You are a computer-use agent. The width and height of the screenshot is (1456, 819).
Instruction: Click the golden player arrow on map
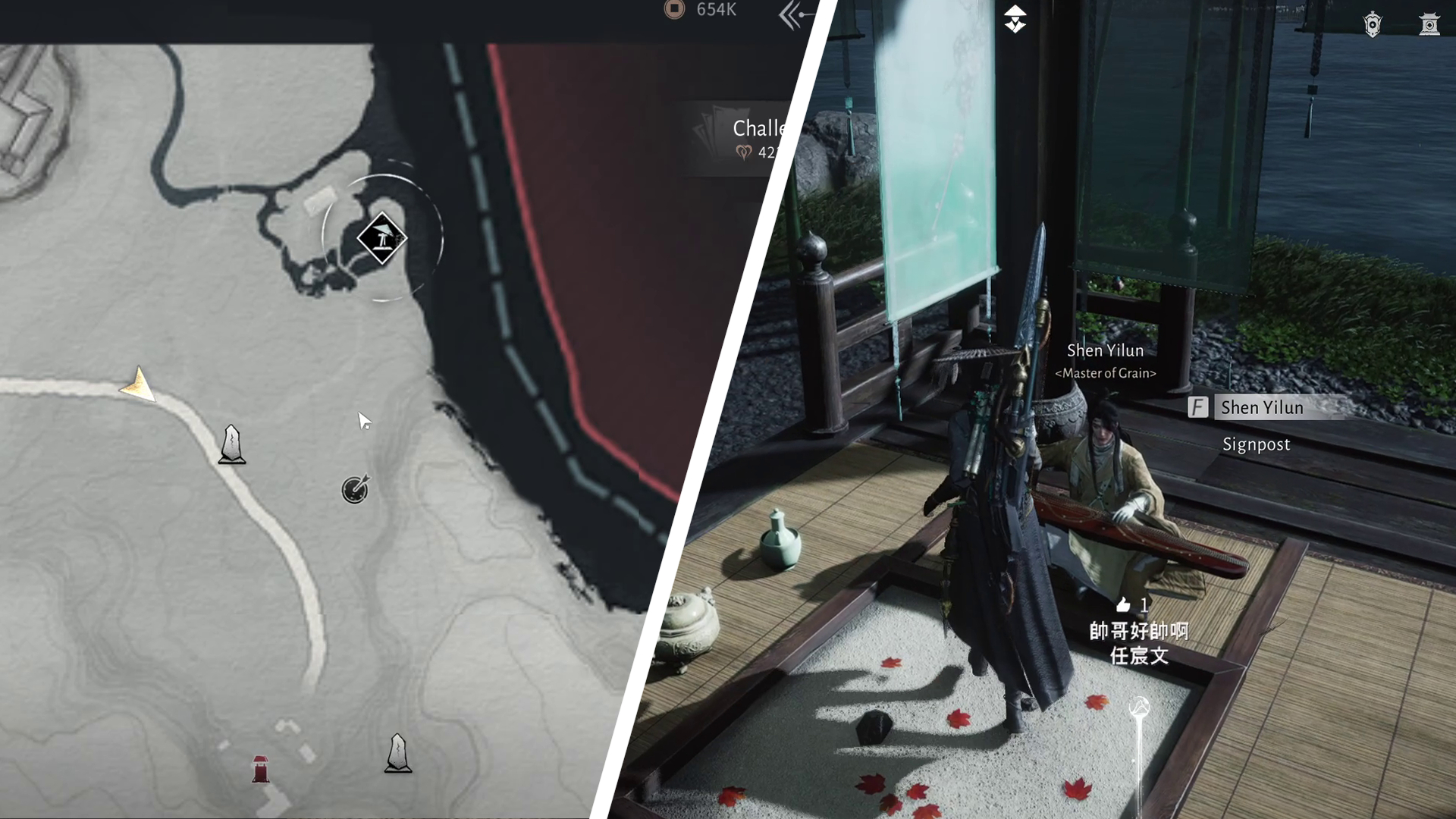pyautogui.click(x=140, y=385)
